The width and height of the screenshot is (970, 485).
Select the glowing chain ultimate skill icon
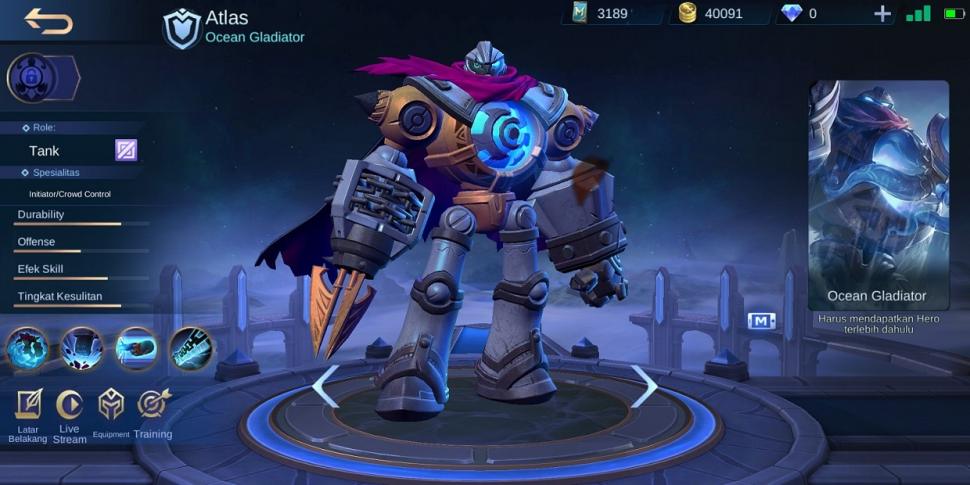point(190,348)
